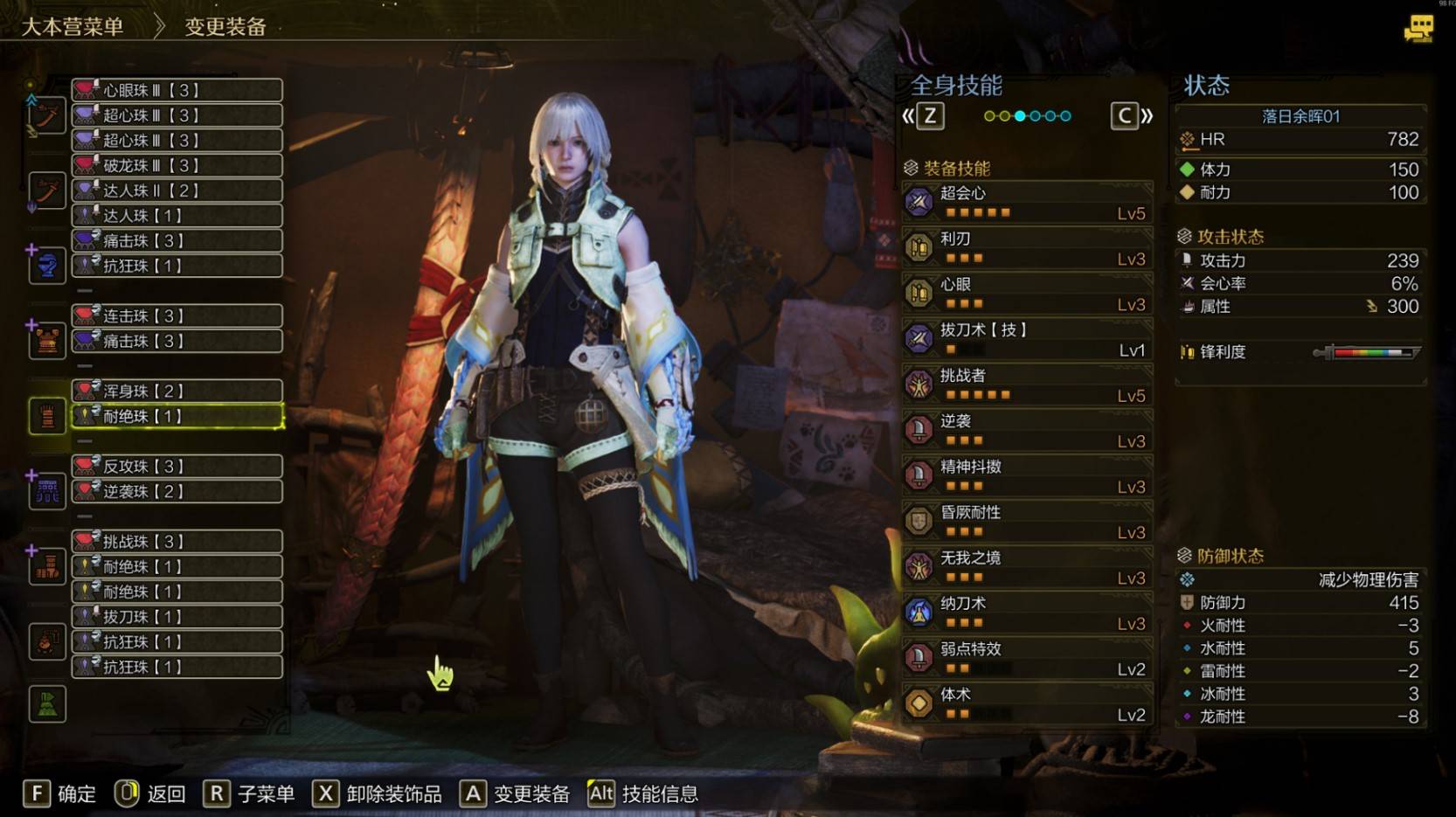The image size is (1456, 817).
Task: Select the 拔刀珠【1】decoration row
Action: (177, 616)
